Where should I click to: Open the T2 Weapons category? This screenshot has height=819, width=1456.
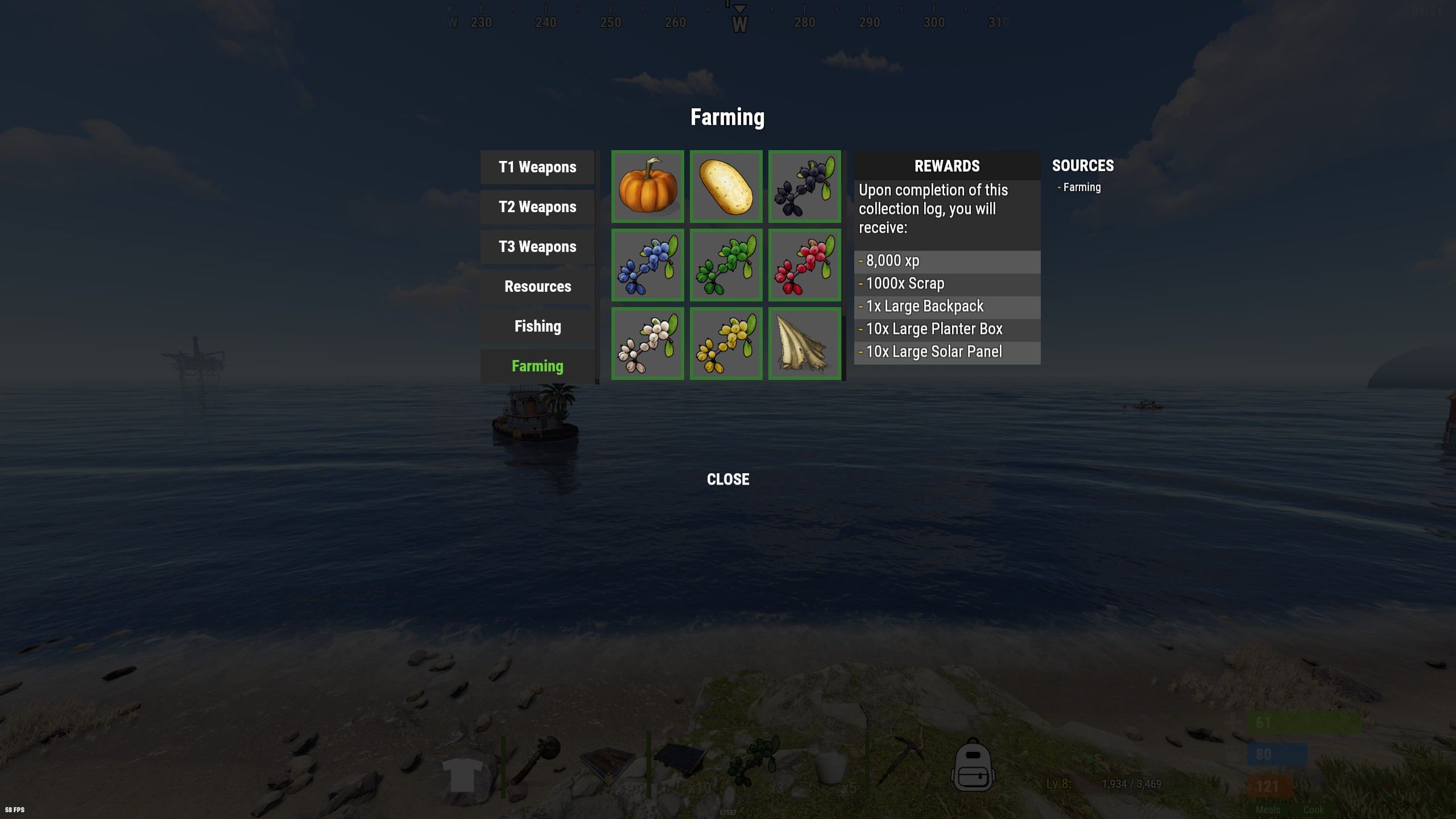click(537, 207)
